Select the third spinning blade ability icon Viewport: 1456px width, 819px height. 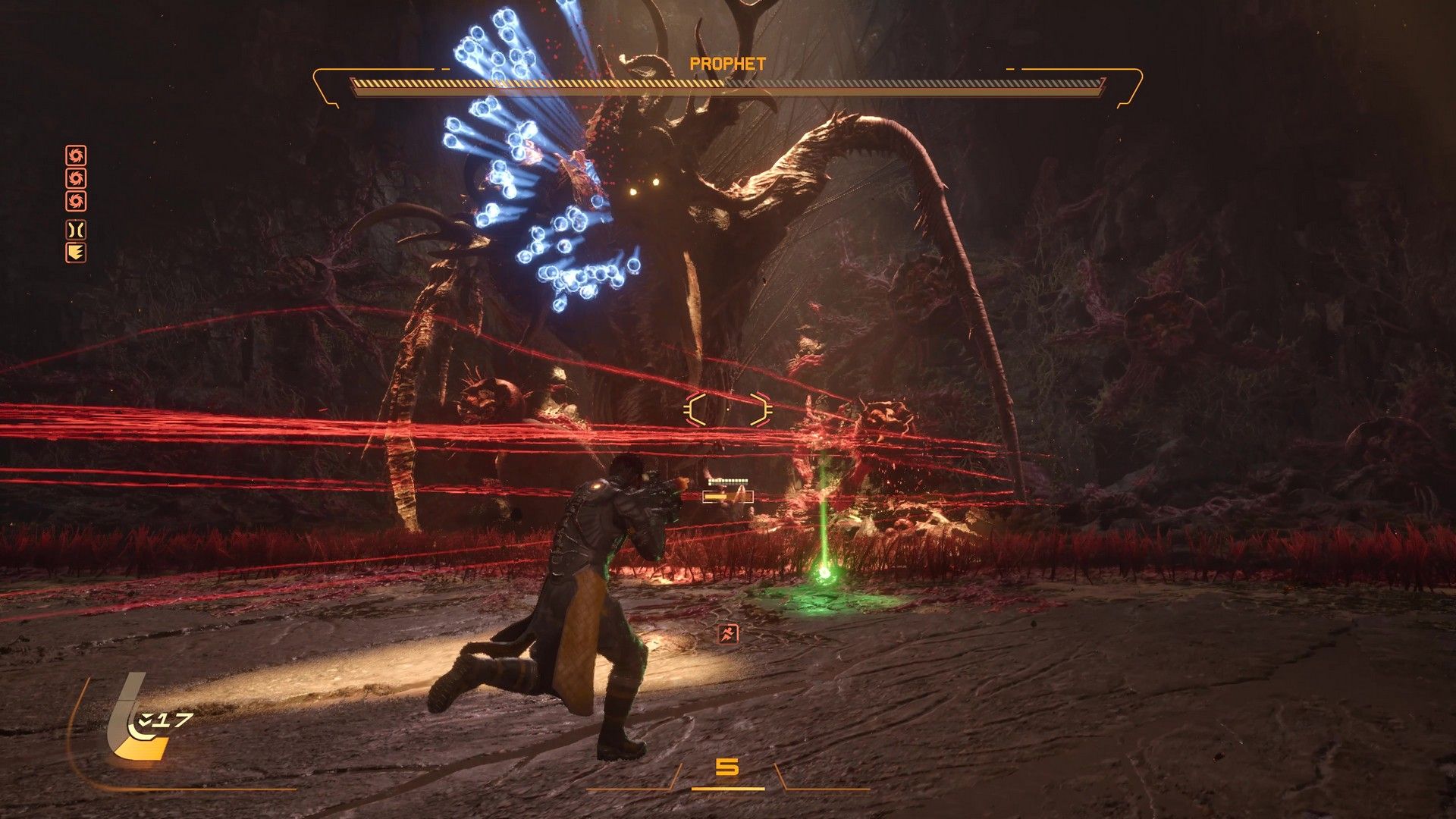pos(76,199)
